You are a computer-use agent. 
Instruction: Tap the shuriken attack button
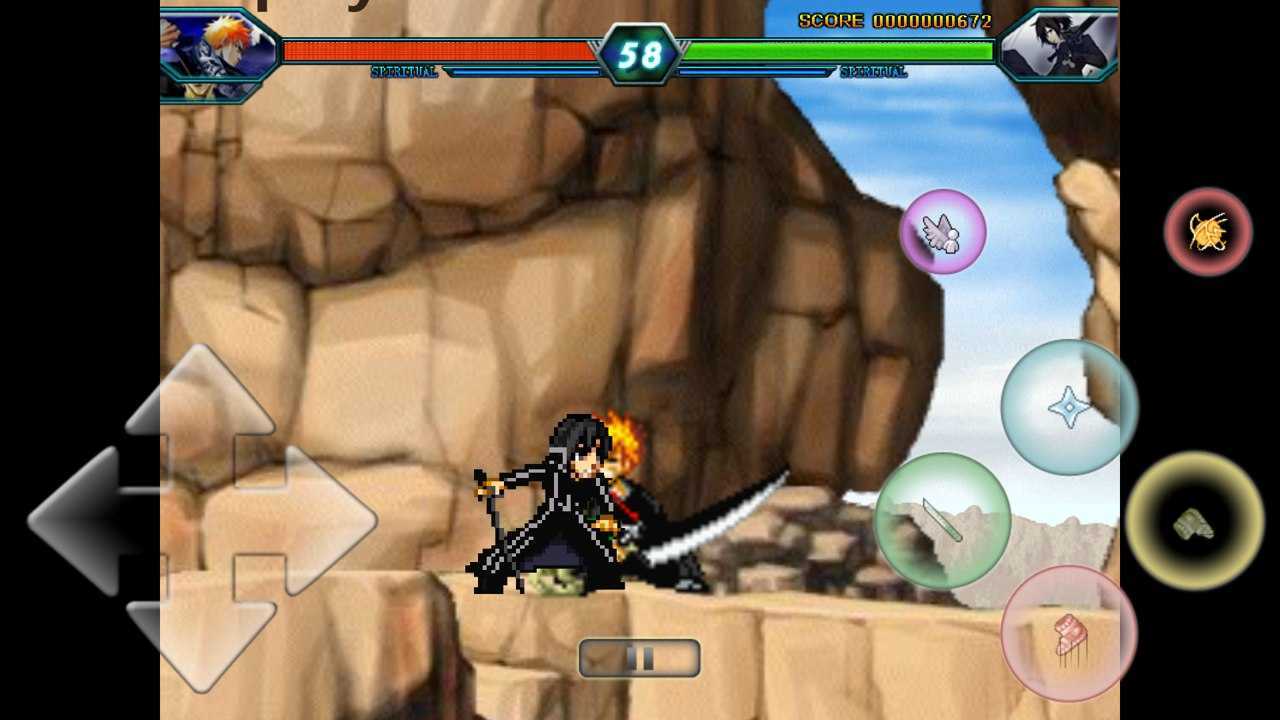tap(1068, 405)
